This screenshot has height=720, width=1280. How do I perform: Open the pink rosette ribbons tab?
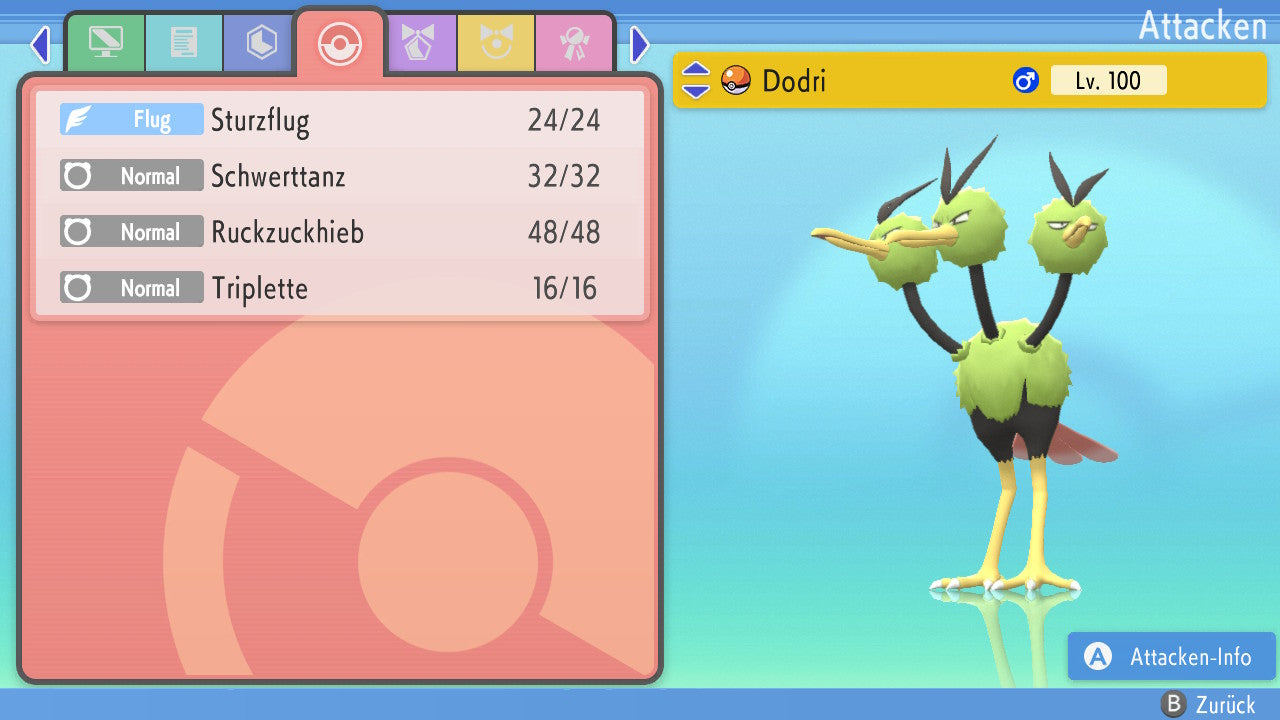[573, 43]
